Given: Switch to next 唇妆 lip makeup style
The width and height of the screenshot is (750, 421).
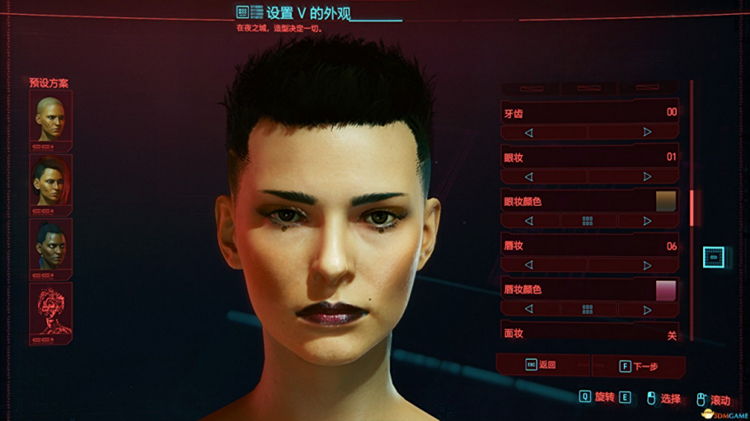Looking at the screenshot, I should coord(647,265).
